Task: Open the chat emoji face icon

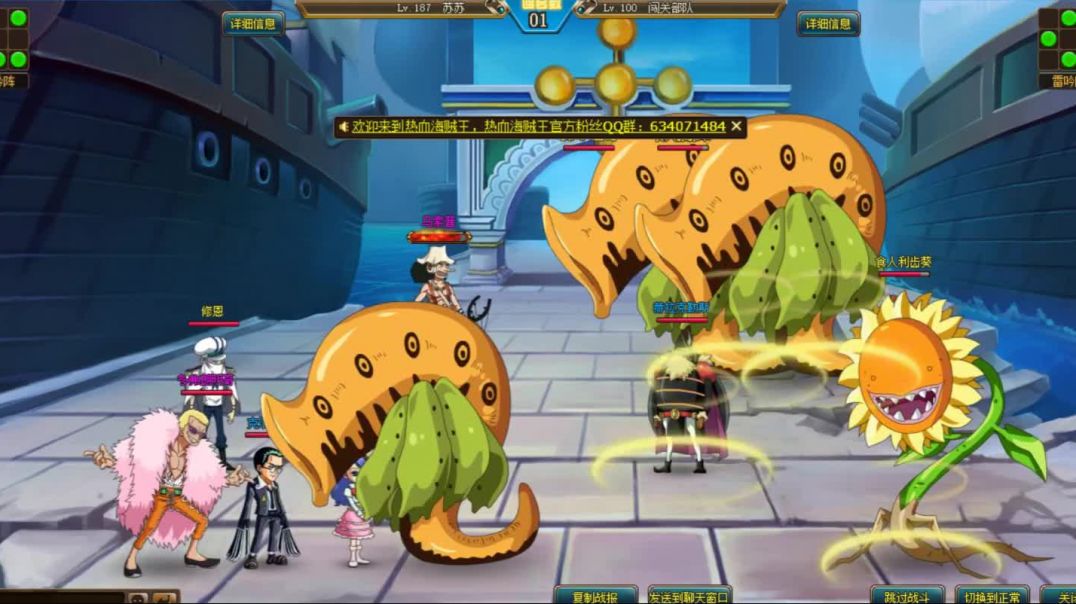Action: click(137, 598)
